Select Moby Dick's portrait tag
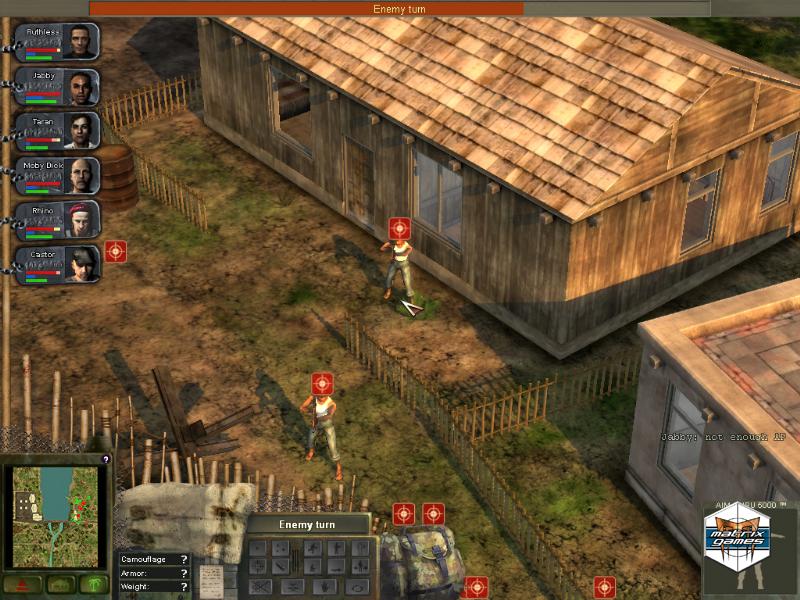The height and width of the screenshot is (600, 800). [60, 176]
